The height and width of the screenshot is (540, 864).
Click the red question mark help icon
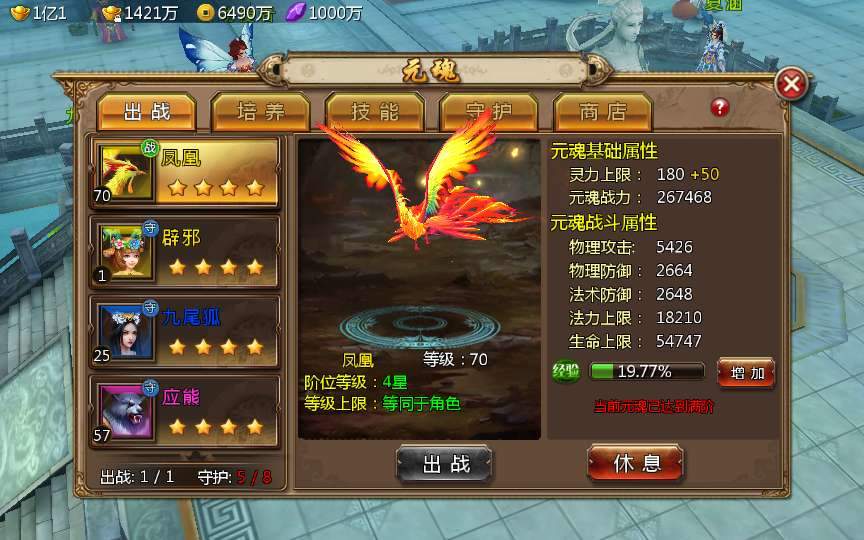[720, 107]
